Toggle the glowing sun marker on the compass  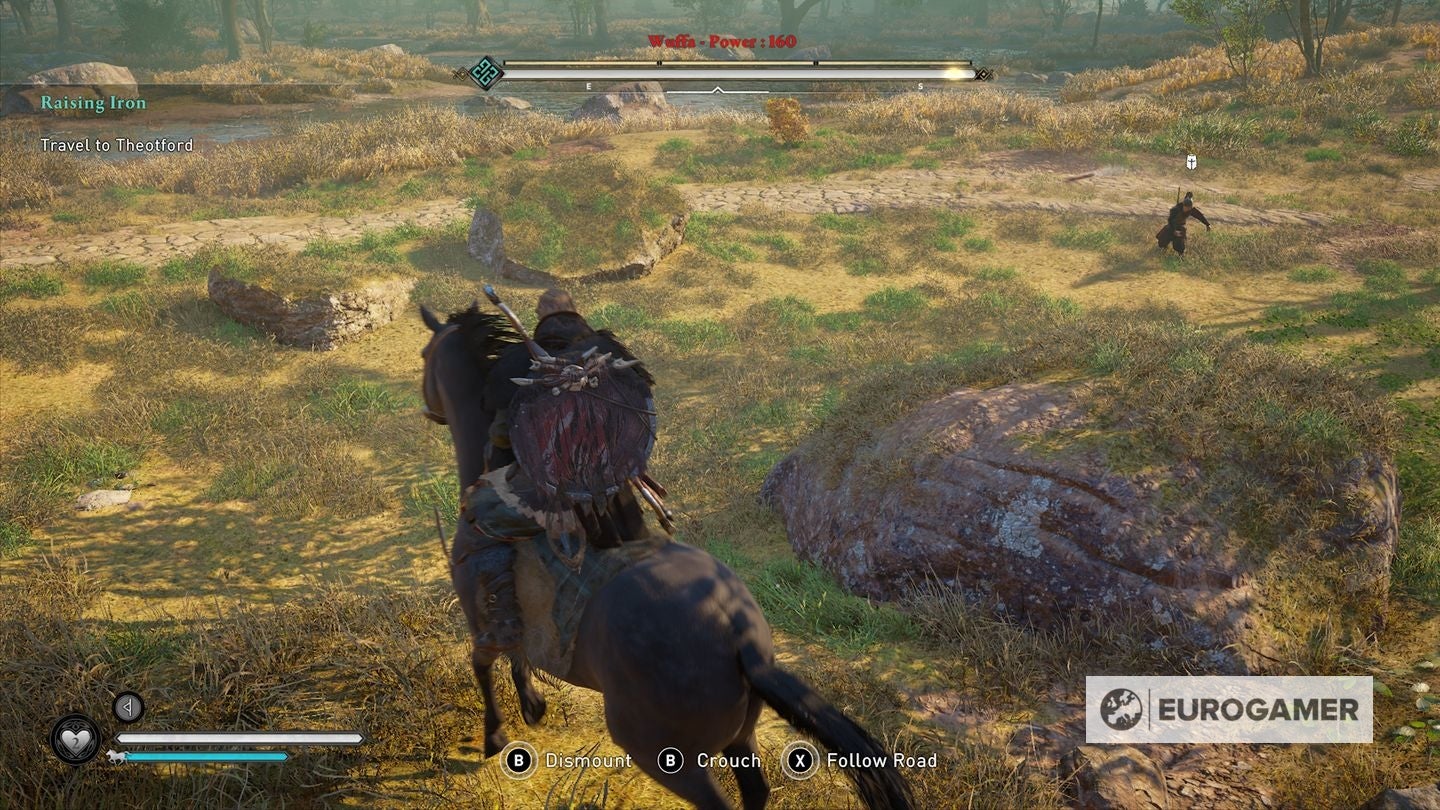(954, 71)
